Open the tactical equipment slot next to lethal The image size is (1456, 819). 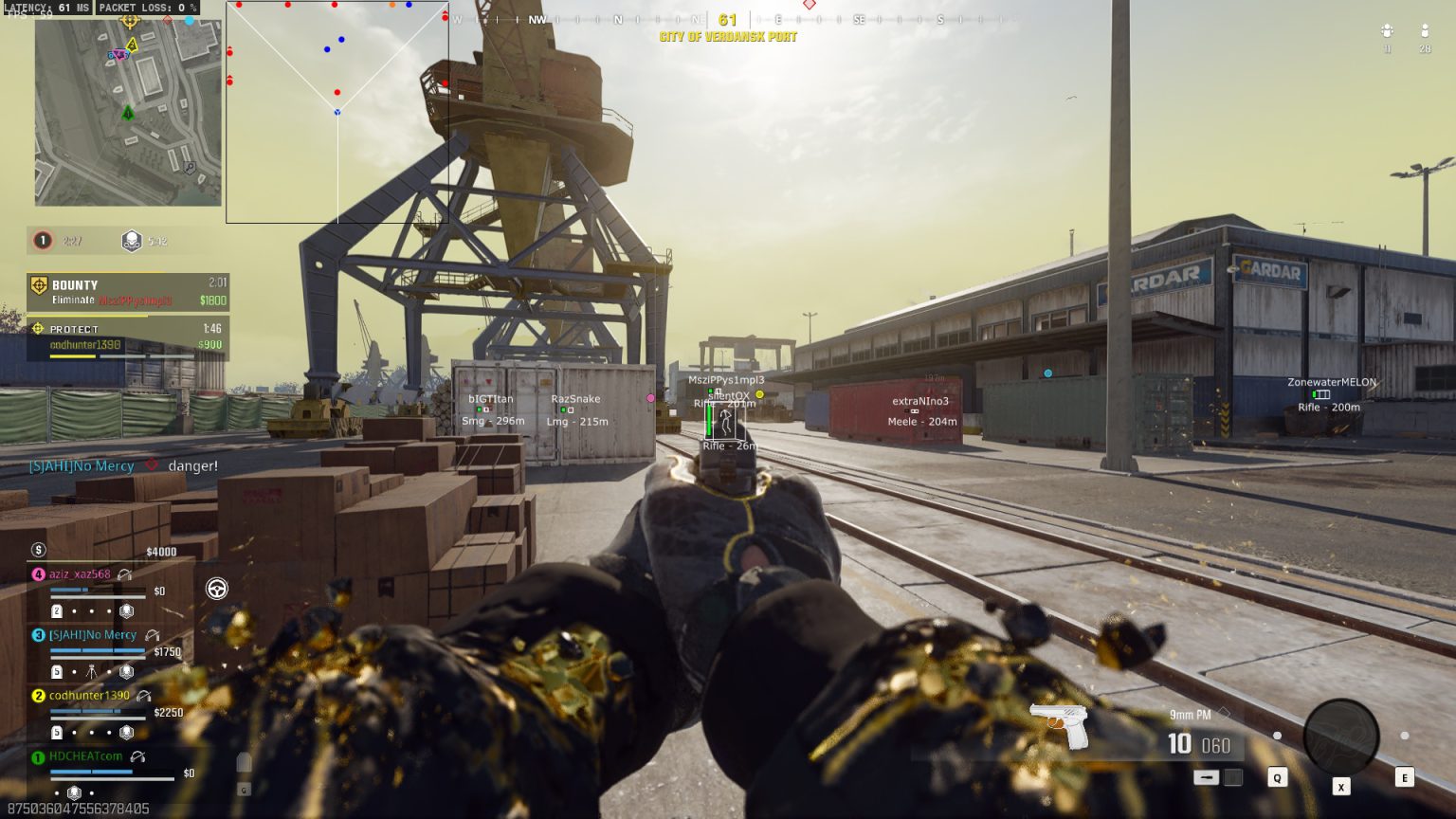pyautogui.click(x=1235, y=777)
